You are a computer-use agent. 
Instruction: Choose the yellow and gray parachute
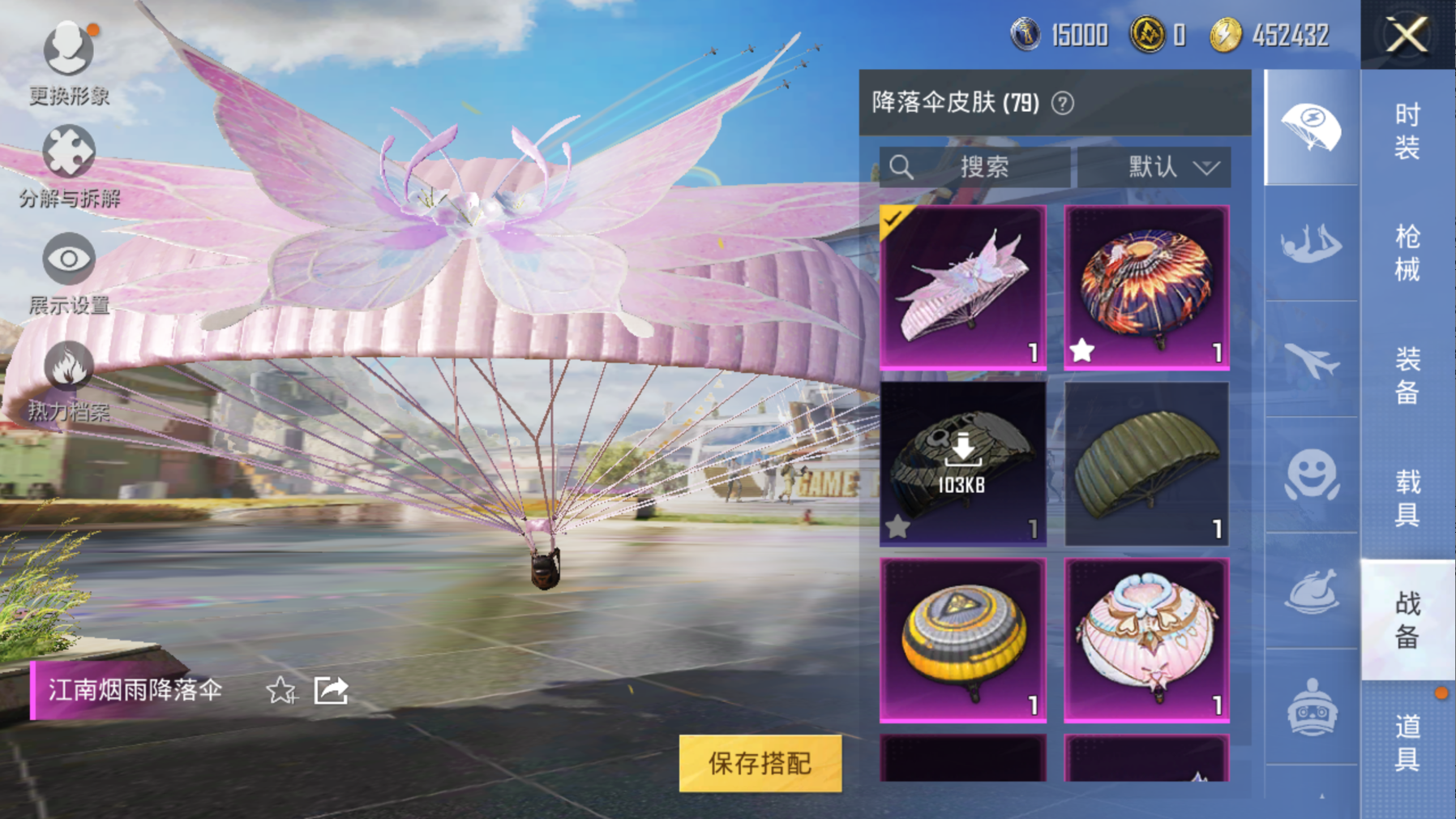pyautogui.click(x=962, y=639)
